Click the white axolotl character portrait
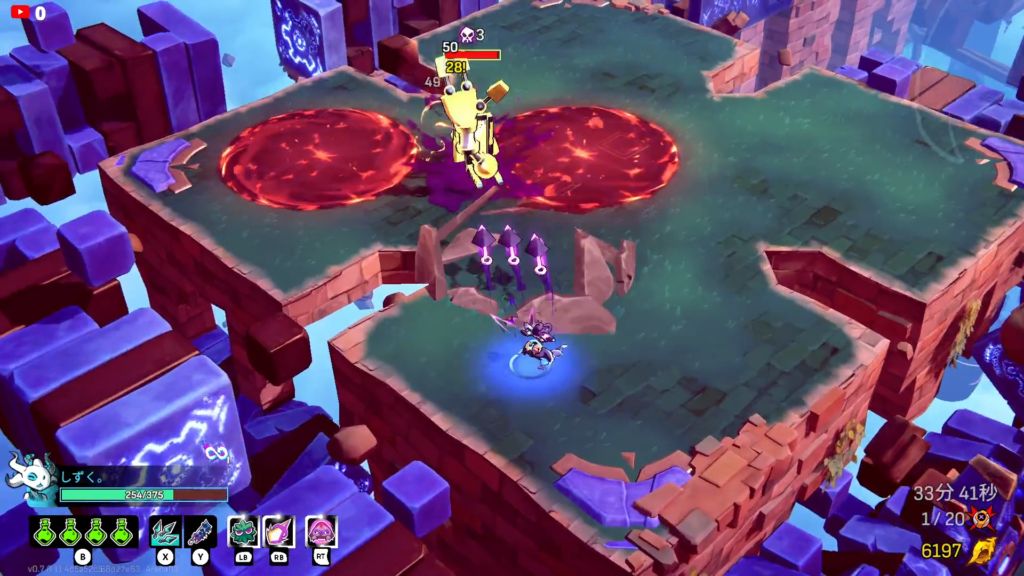1024x576 pixels. tap(28, 478)
